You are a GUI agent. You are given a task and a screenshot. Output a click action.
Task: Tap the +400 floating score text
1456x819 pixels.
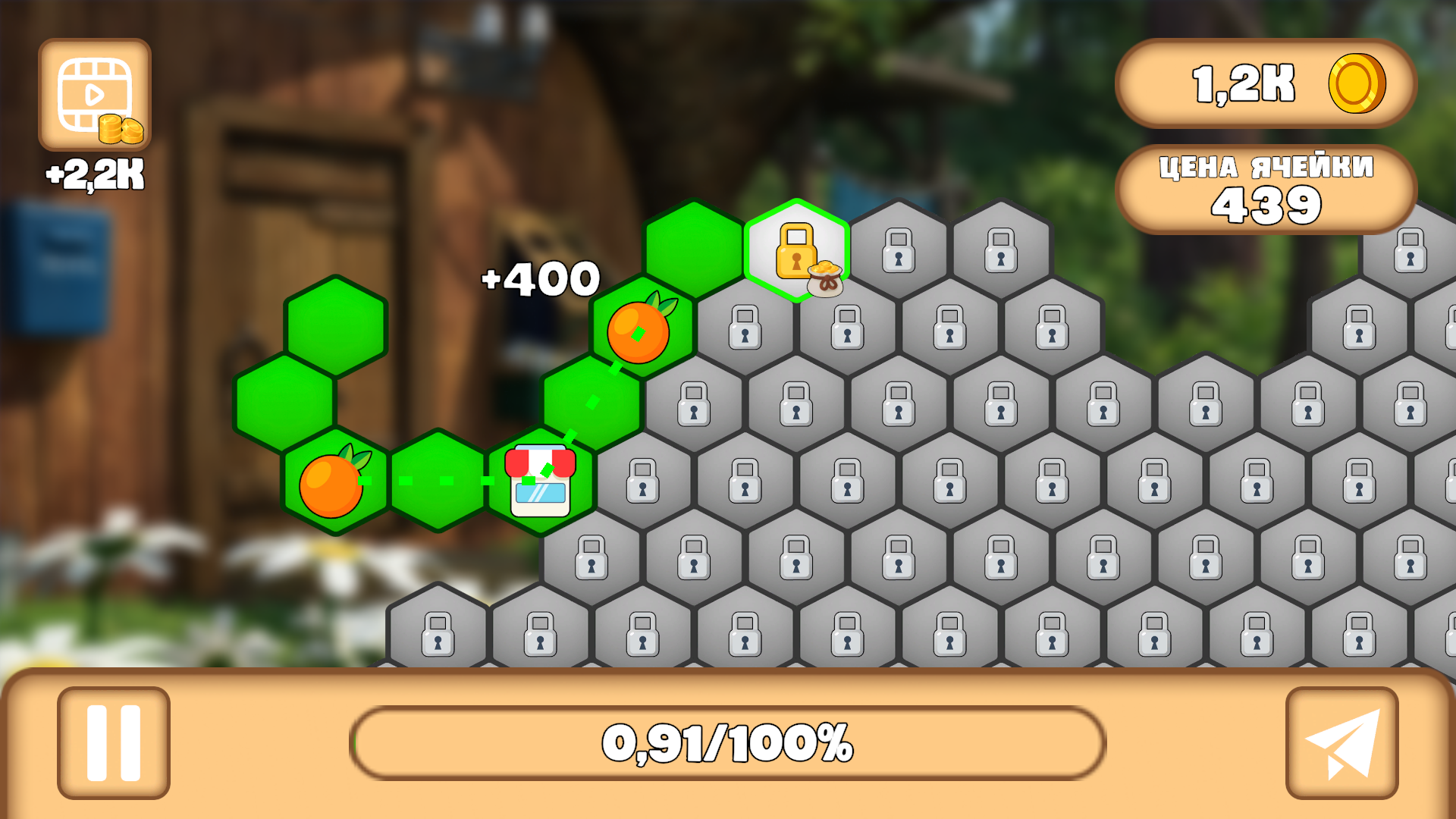click(x=538, y=279)
